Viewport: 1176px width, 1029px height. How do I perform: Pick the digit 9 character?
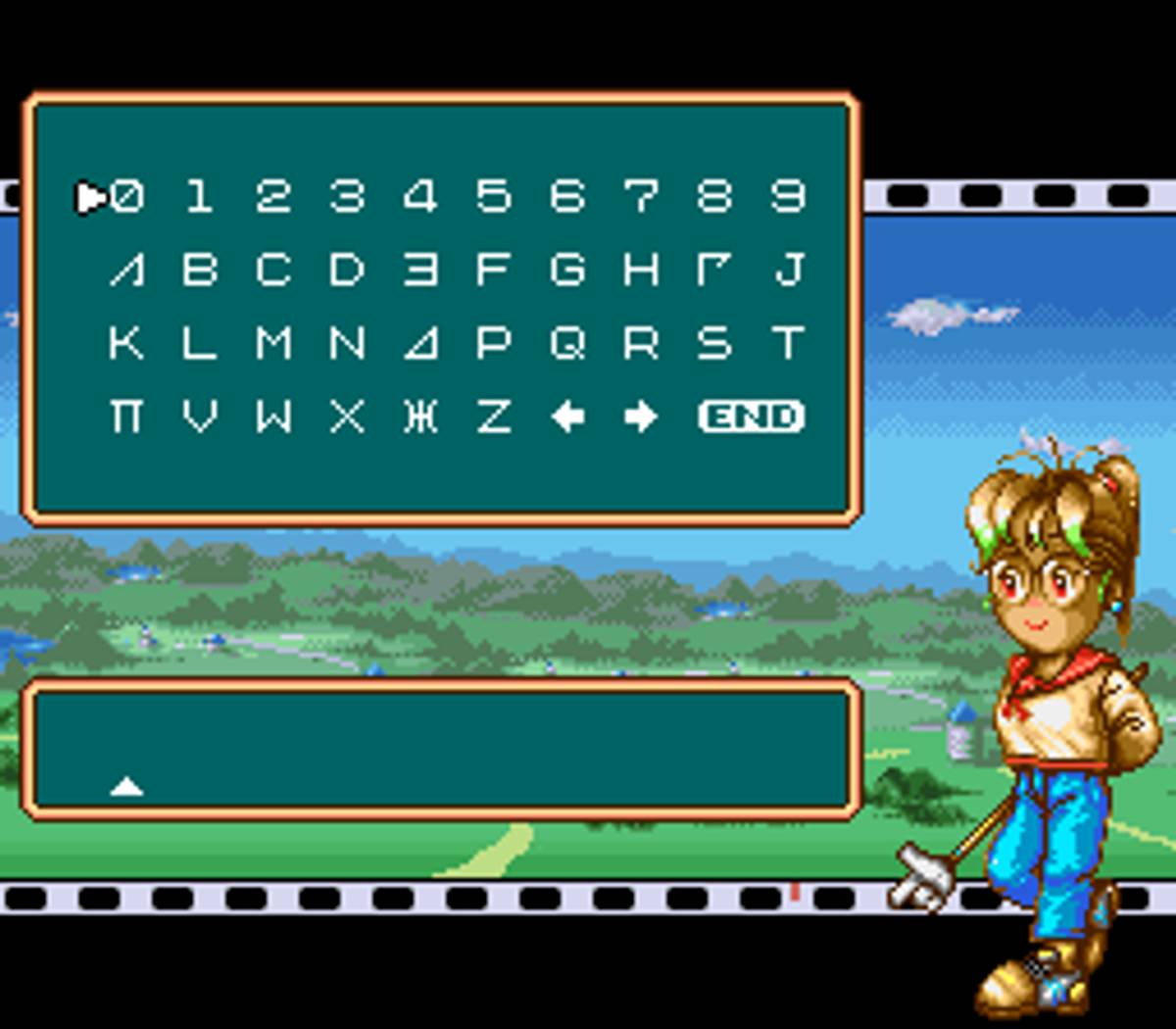pyautogui.click(x=788, y=197)
